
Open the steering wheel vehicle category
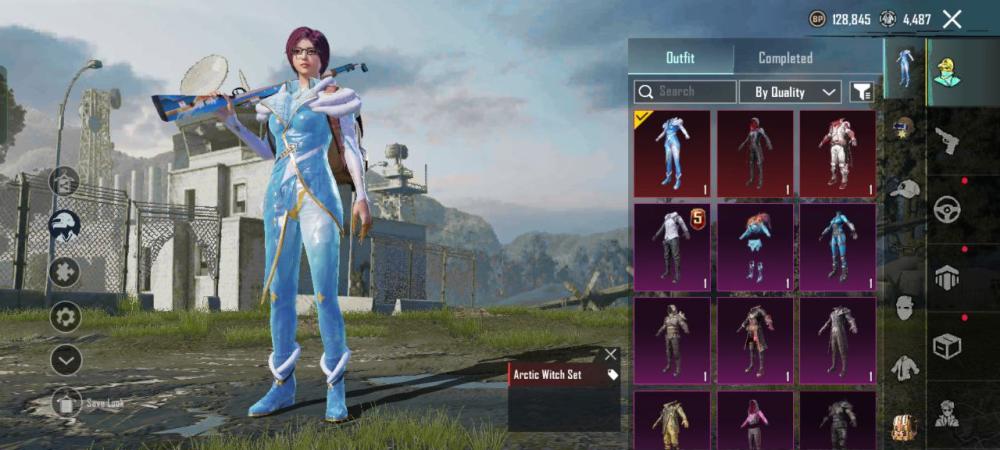coord(946,210)
